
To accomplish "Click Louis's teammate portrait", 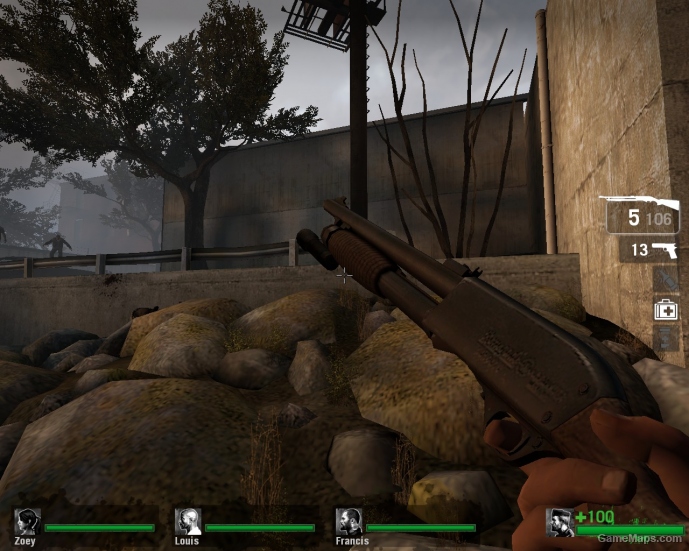I will point(188,521).
